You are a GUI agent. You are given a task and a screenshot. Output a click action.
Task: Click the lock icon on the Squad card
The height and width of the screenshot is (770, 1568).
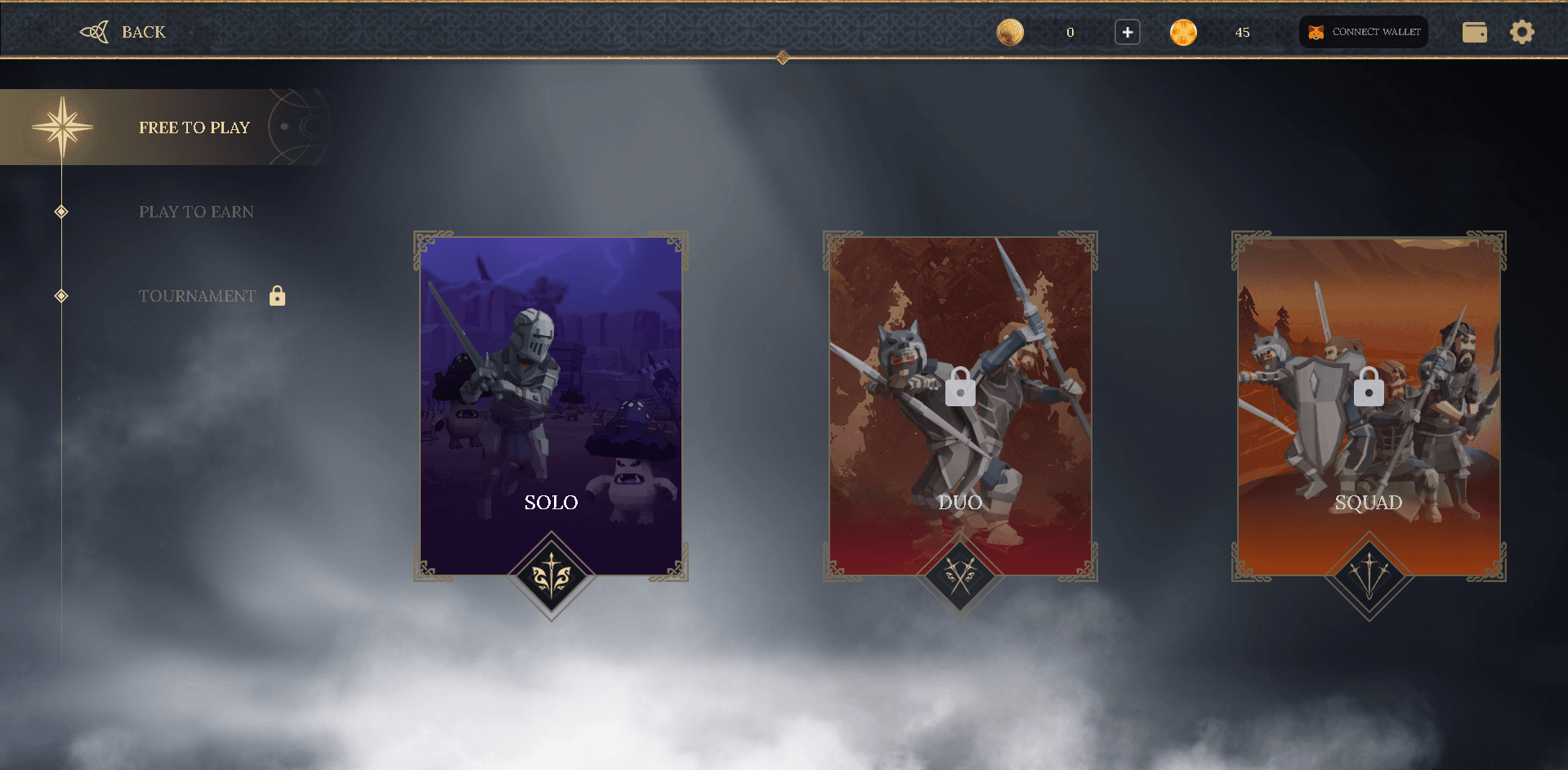(x=1368, y=387)
